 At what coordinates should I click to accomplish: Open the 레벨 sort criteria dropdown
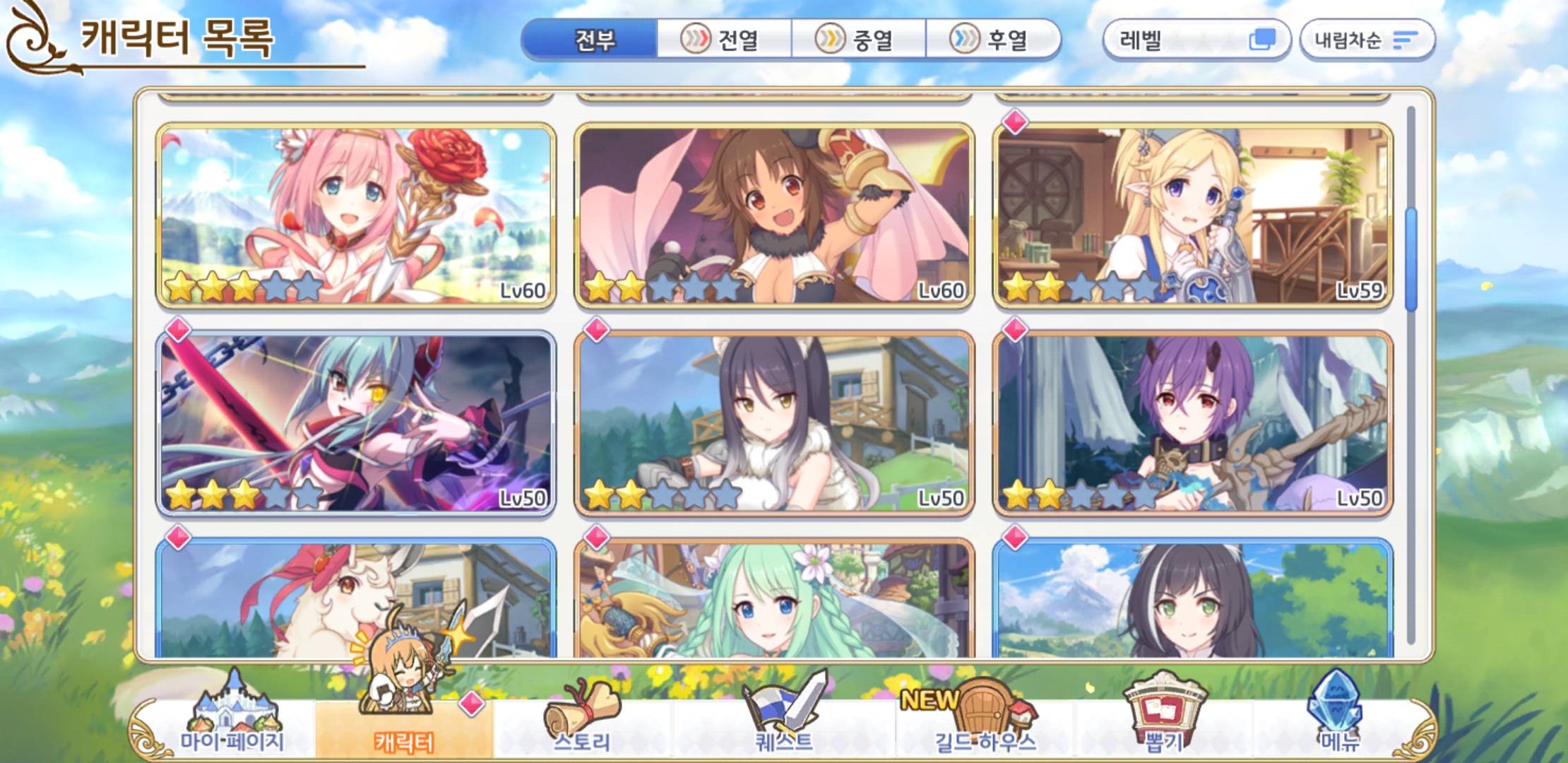1196,40
